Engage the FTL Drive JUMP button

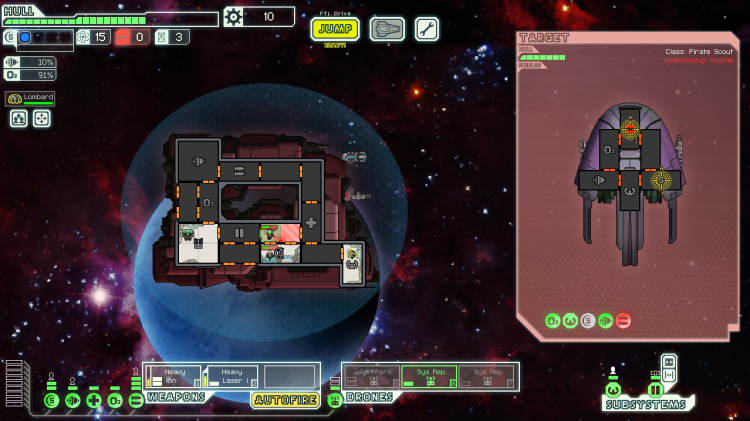tap(335, 28)
